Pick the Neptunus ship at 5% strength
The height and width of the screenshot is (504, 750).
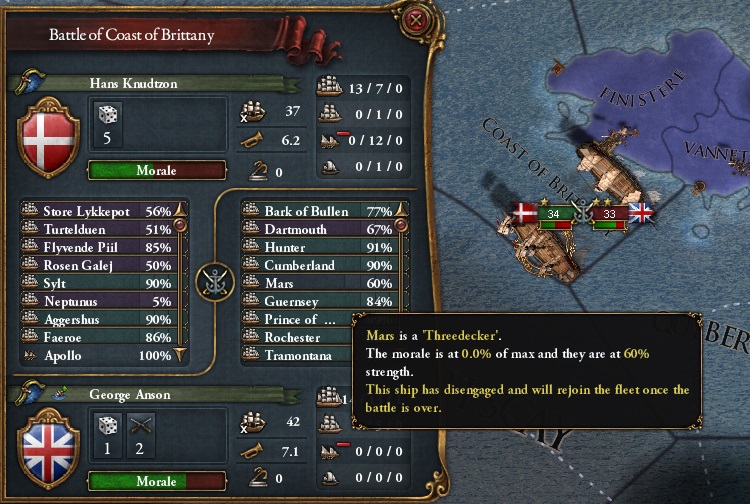click(98, 302)
